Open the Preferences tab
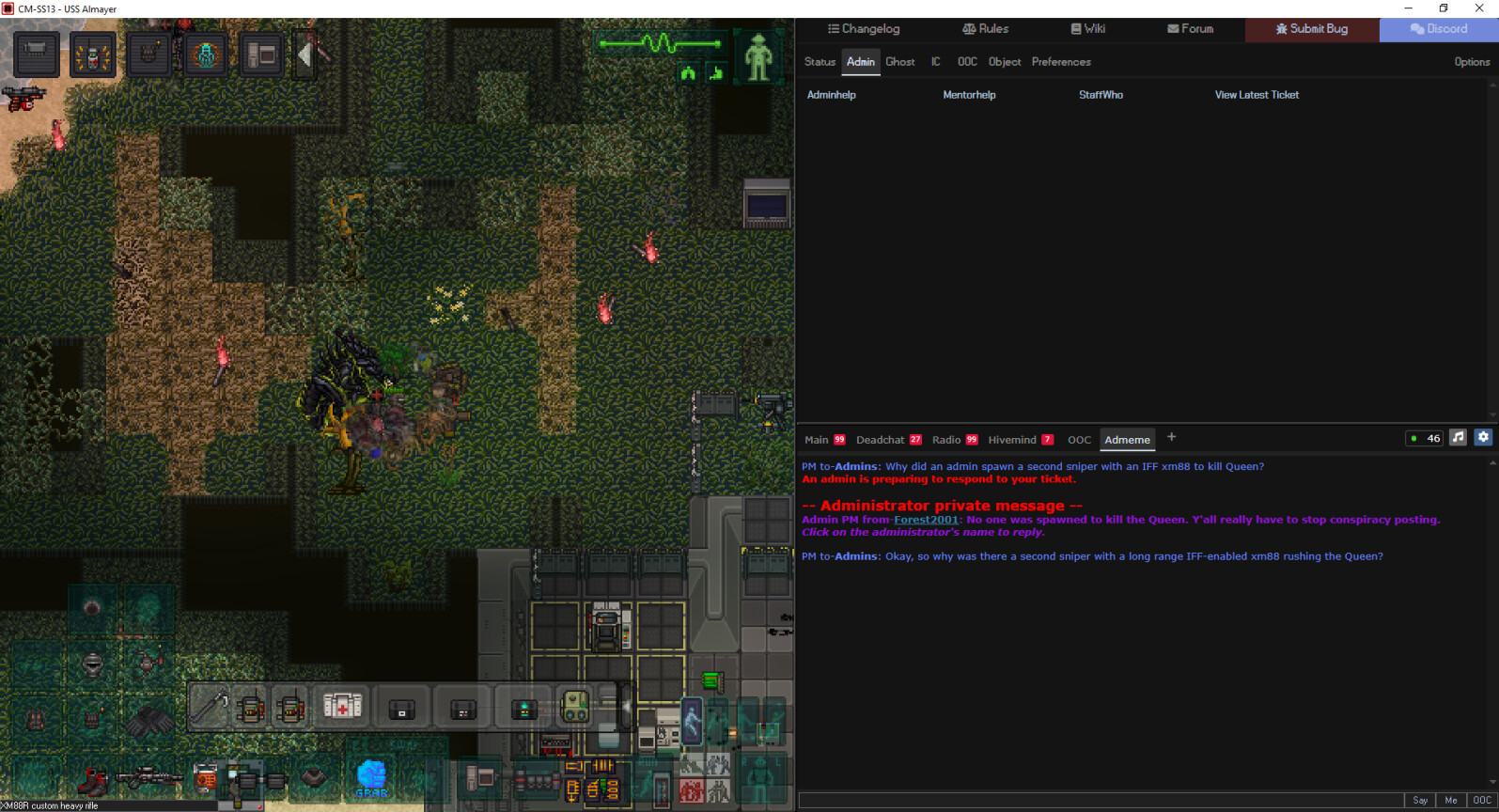Screen dimensions: 1499x812 point(1061,62)
